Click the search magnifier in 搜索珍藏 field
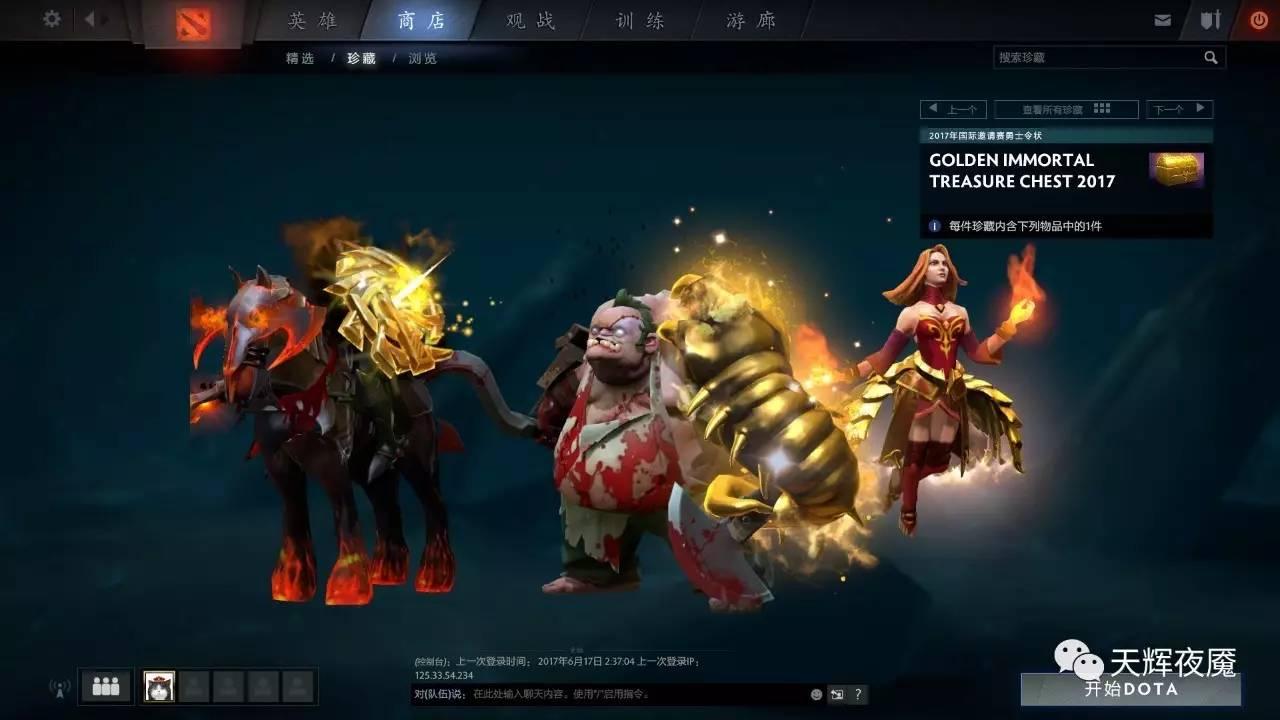The height and width of the screenshot is (720, 1280). point(1212,57)
